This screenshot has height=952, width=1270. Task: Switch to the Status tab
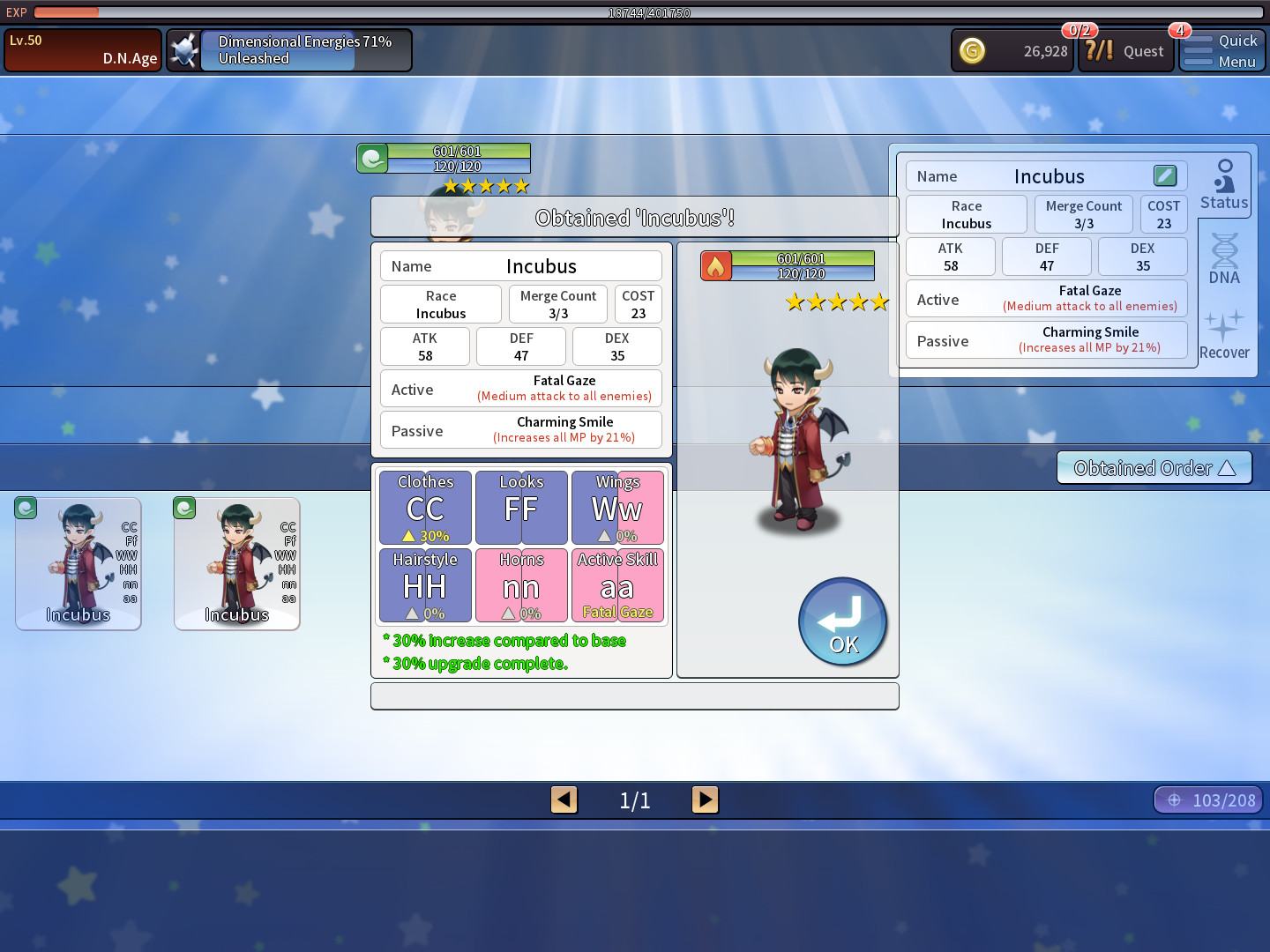point(1224,185)
